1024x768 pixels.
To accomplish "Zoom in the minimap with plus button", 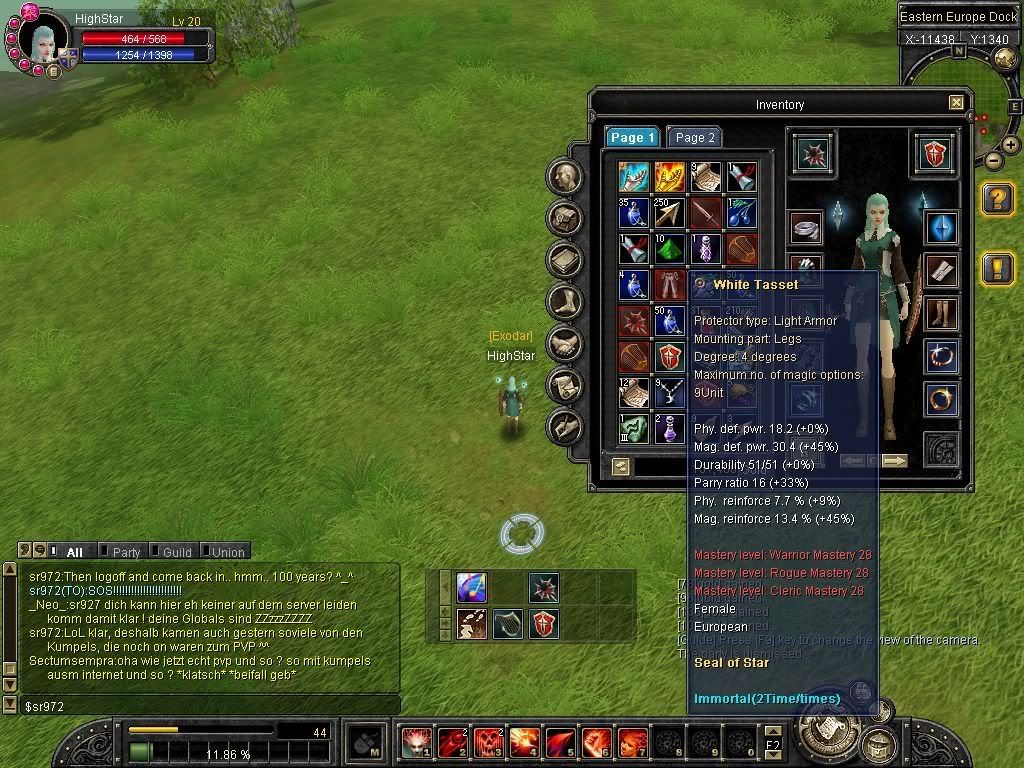I will point(1011,145).
